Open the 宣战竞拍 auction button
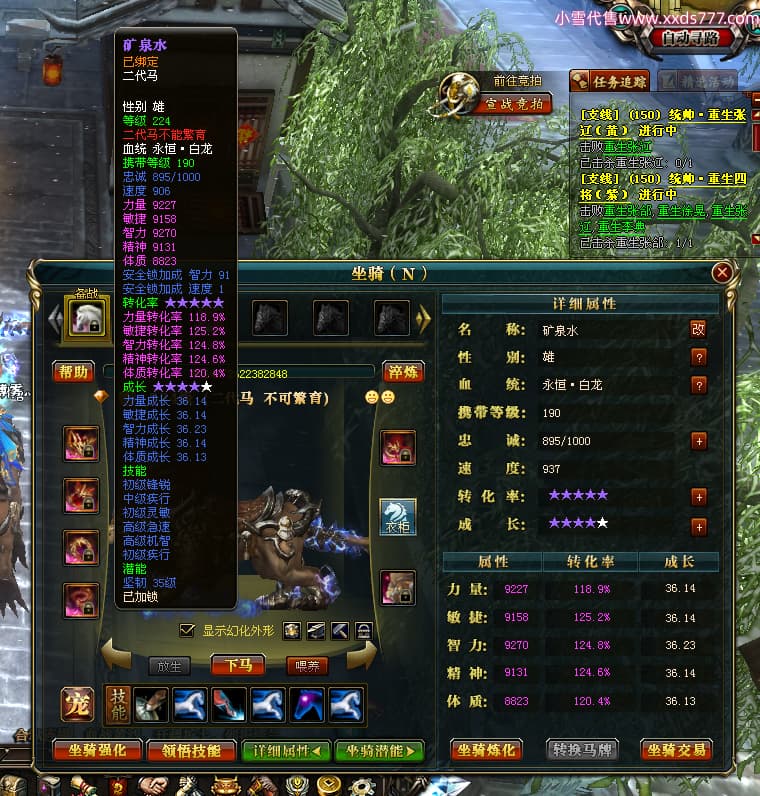 point(514,103)
